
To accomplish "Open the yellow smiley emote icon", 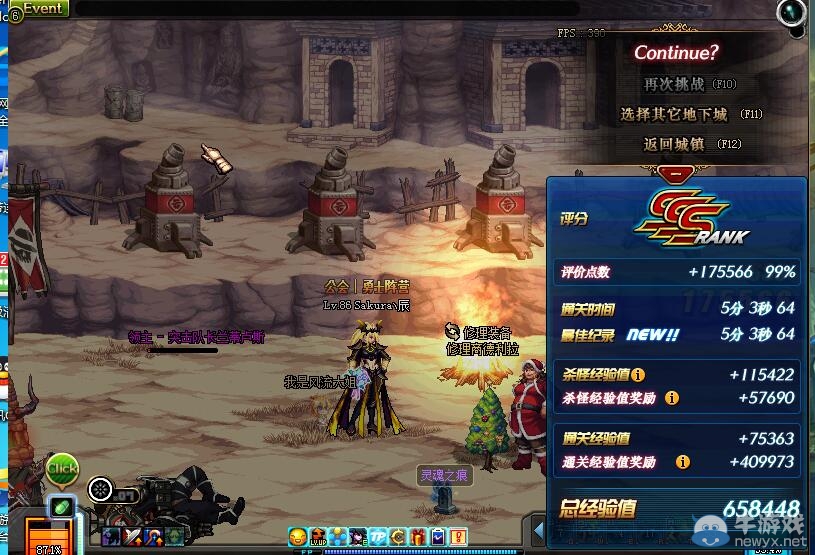I will point(297,537).
